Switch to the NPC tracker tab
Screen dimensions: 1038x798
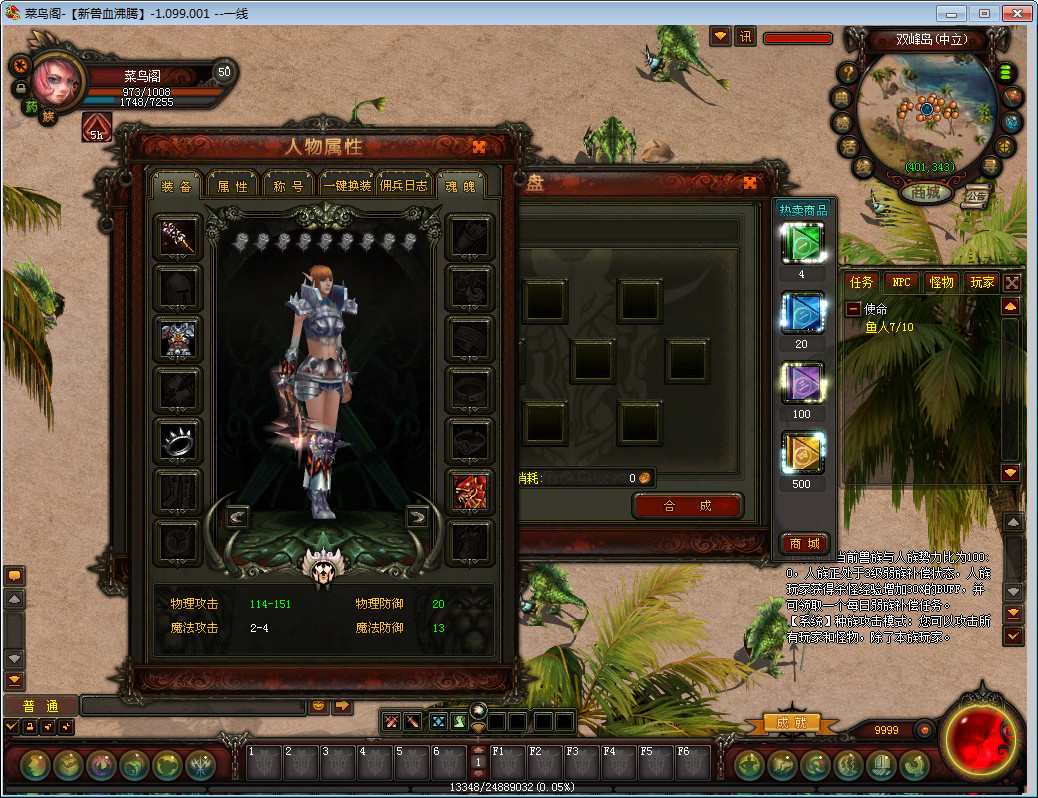tap(901, 283)
